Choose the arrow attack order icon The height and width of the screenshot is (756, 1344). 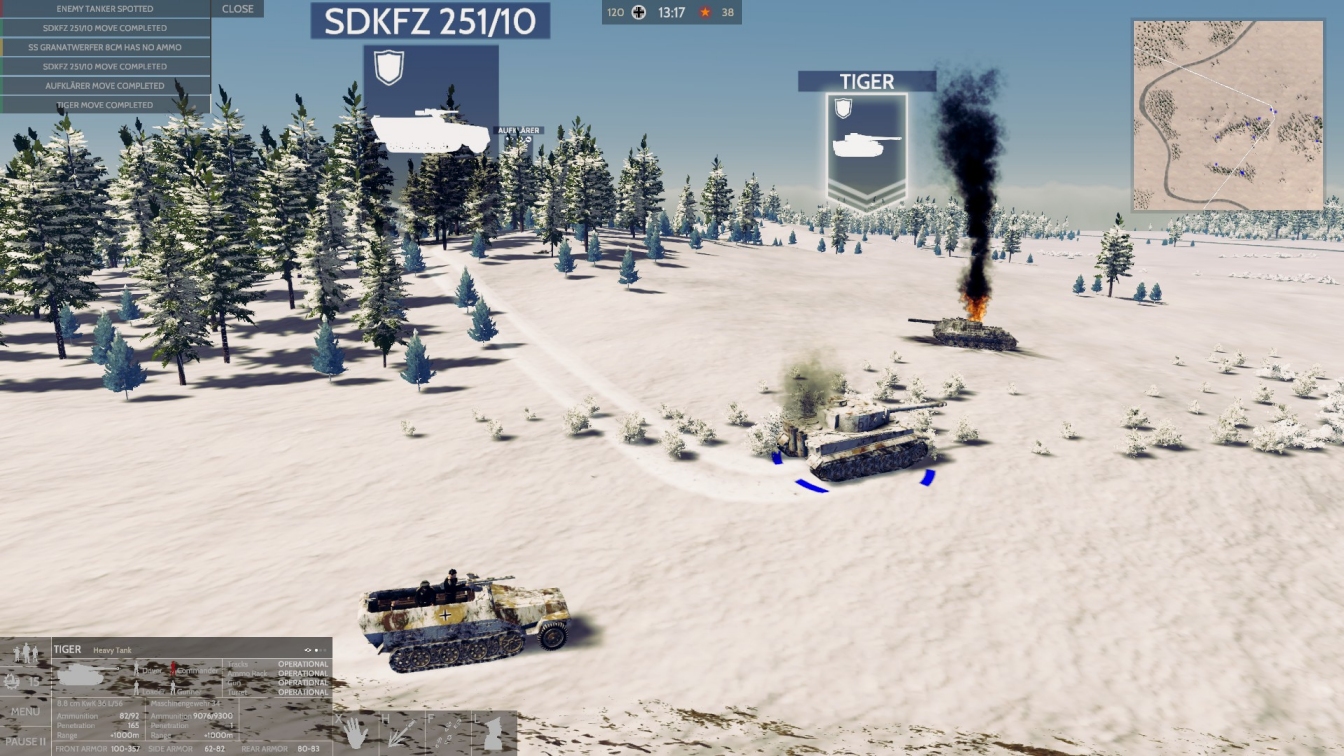(398, 732)
